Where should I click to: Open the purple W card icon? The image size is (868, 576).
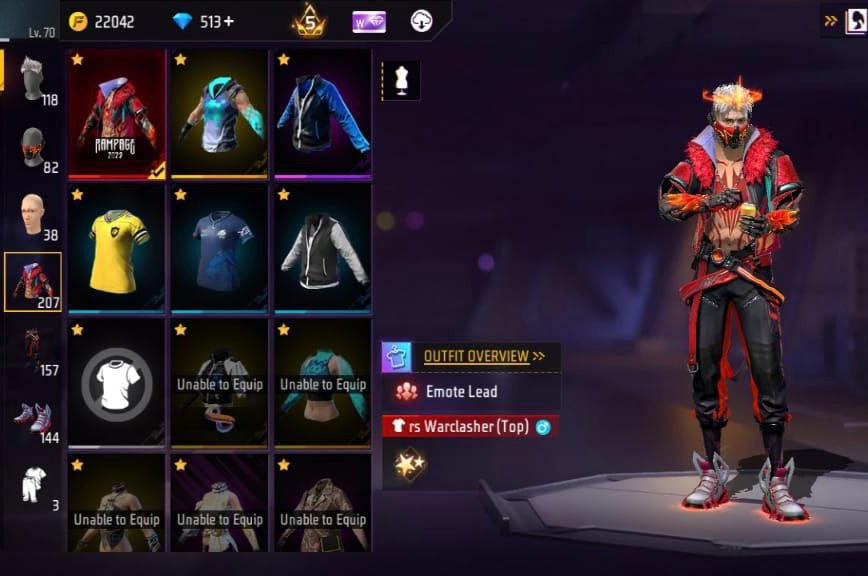(x=369, y=21)
